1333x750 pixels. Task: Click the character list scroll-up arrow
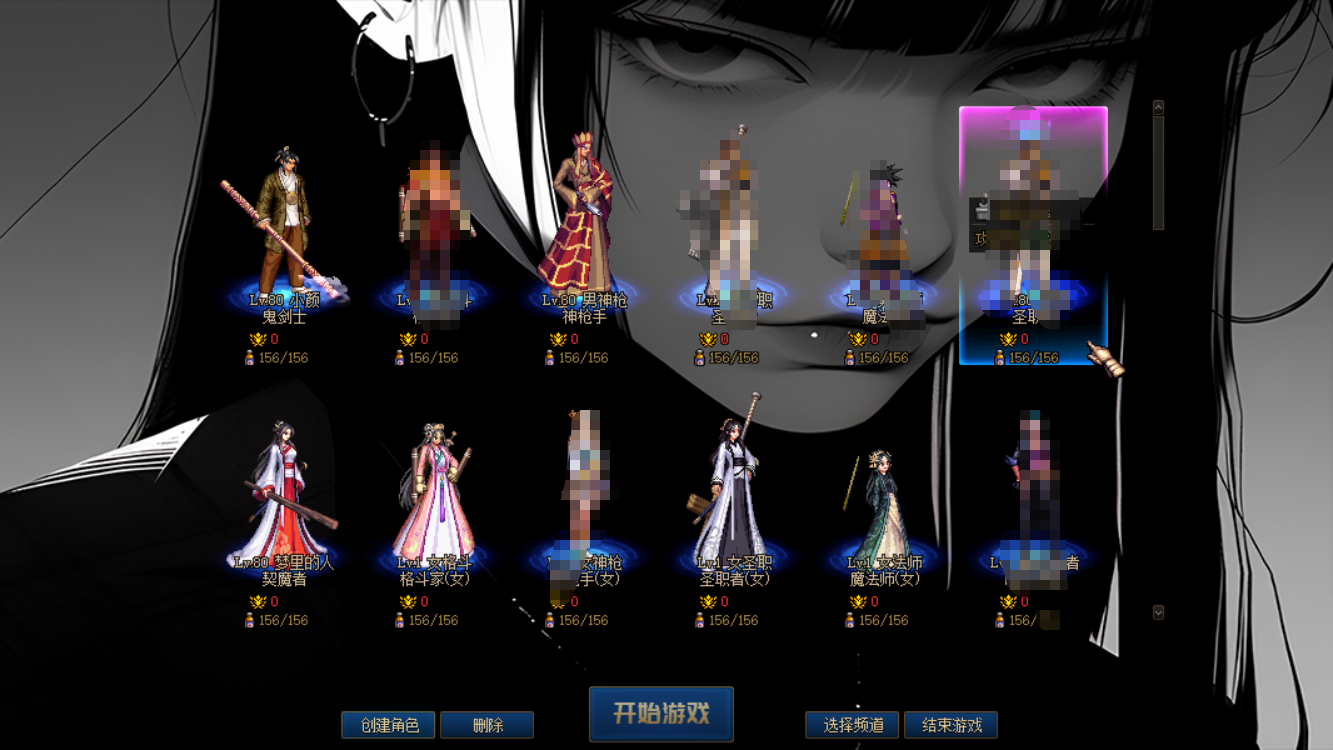pyautogui.click(x=1158, y=107)
